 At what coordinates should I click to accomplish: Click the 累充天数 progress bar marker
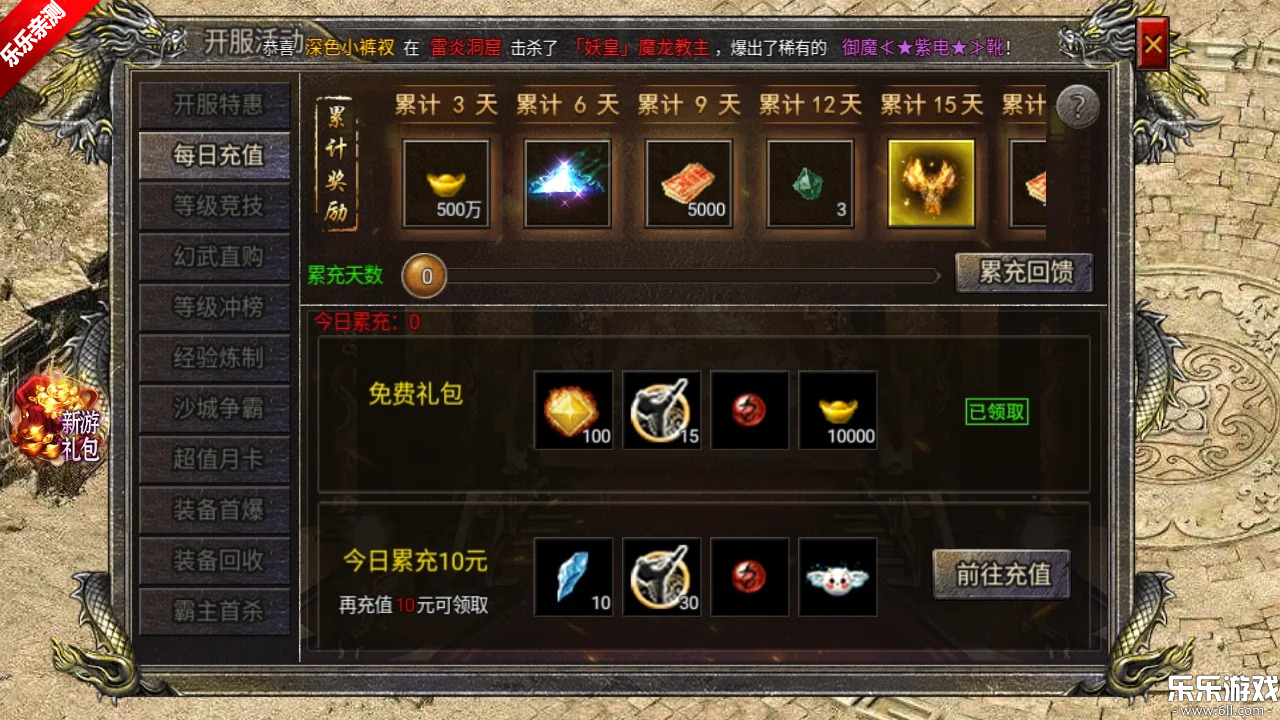click(x=424, y=276)
